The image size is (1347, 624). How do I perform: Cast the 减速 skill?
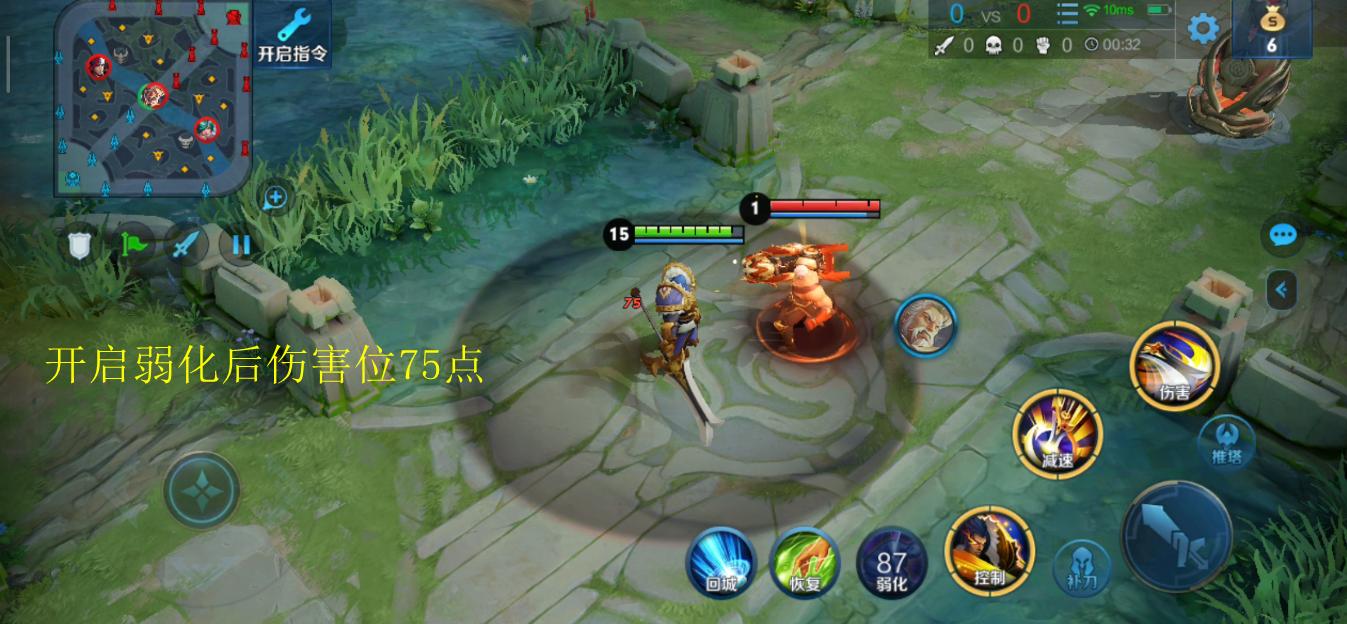(1057, 434)
